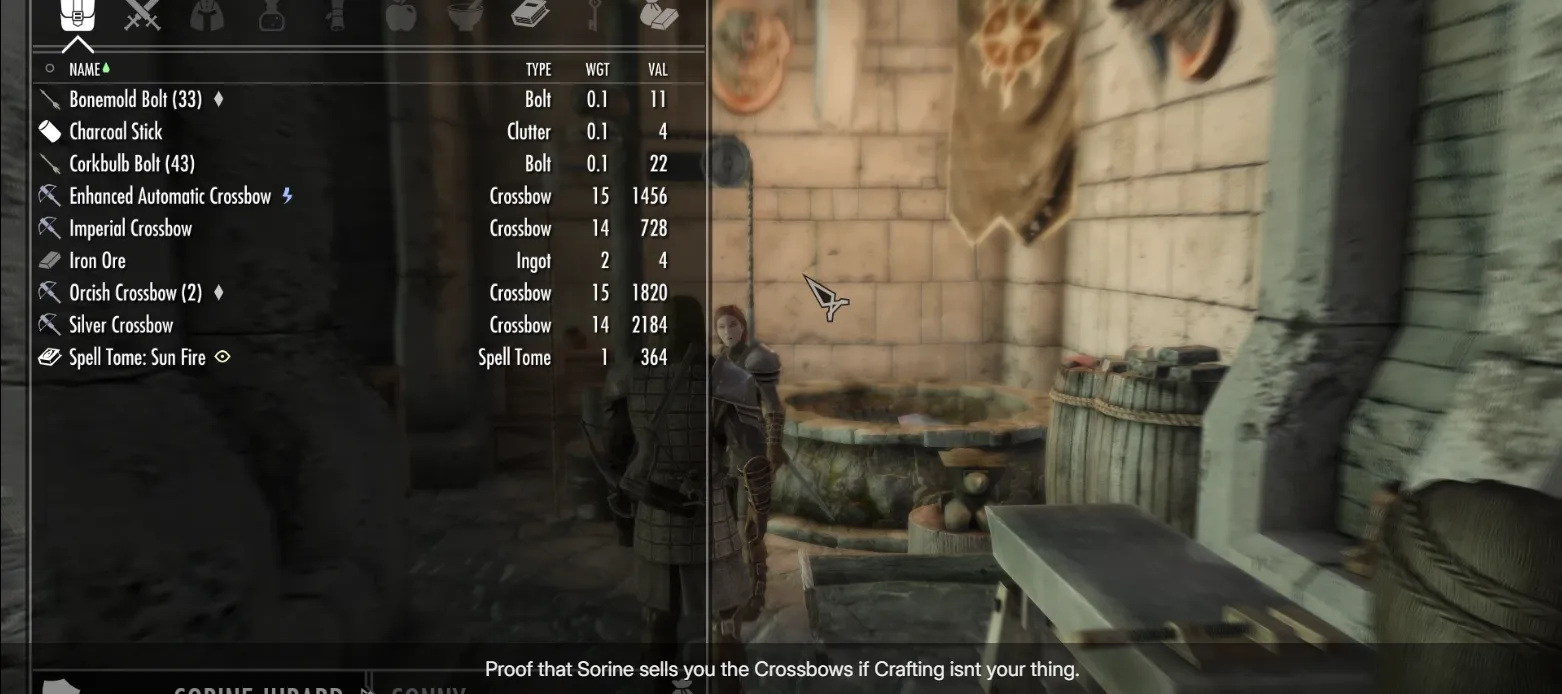Open the apple food category tab
1562x694 pixels.
pyautogui.click(x=400, y=15)
